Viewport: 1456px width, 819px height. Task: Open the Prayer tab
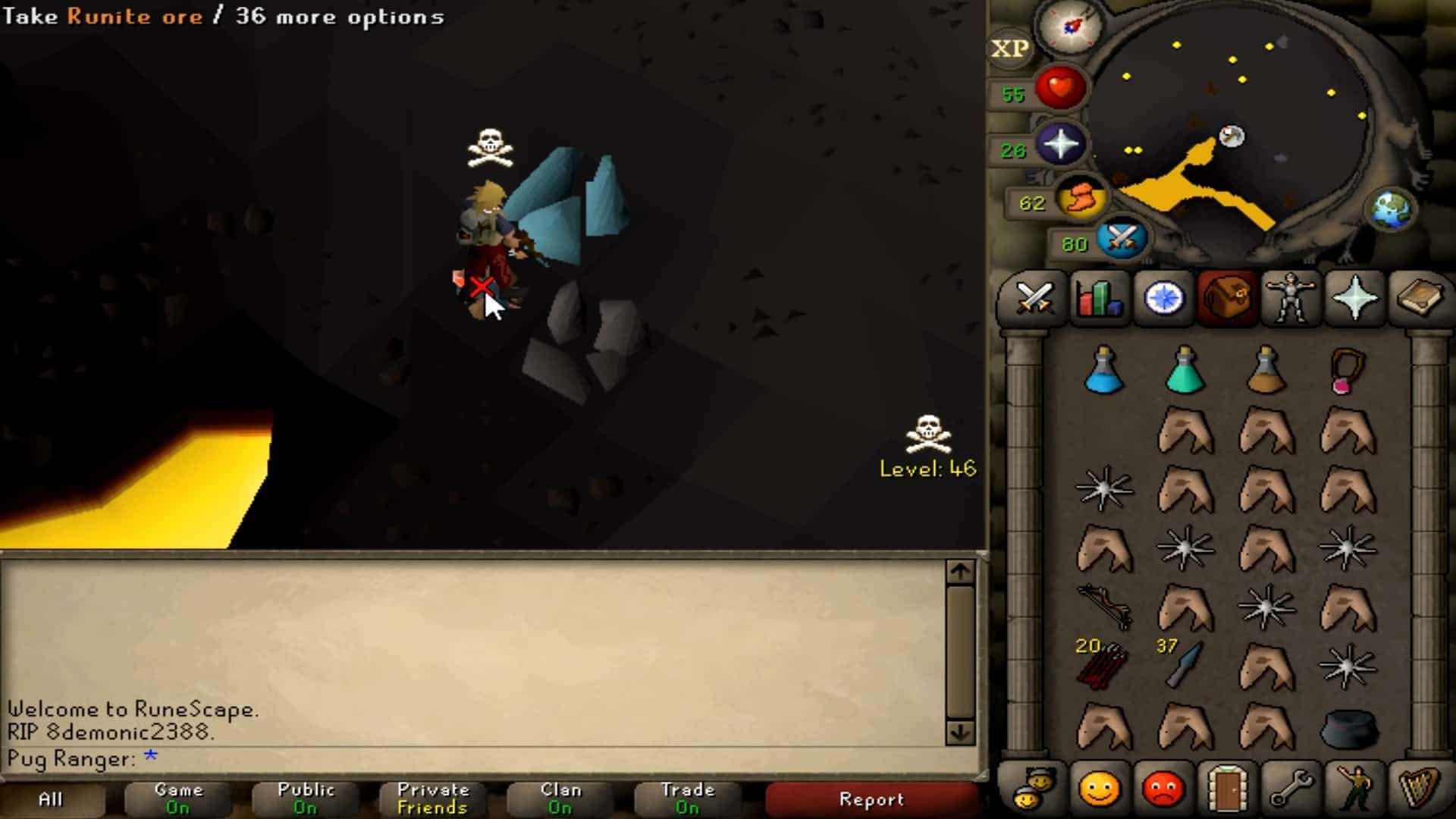pyautogui.click(x=1354, y=298)
